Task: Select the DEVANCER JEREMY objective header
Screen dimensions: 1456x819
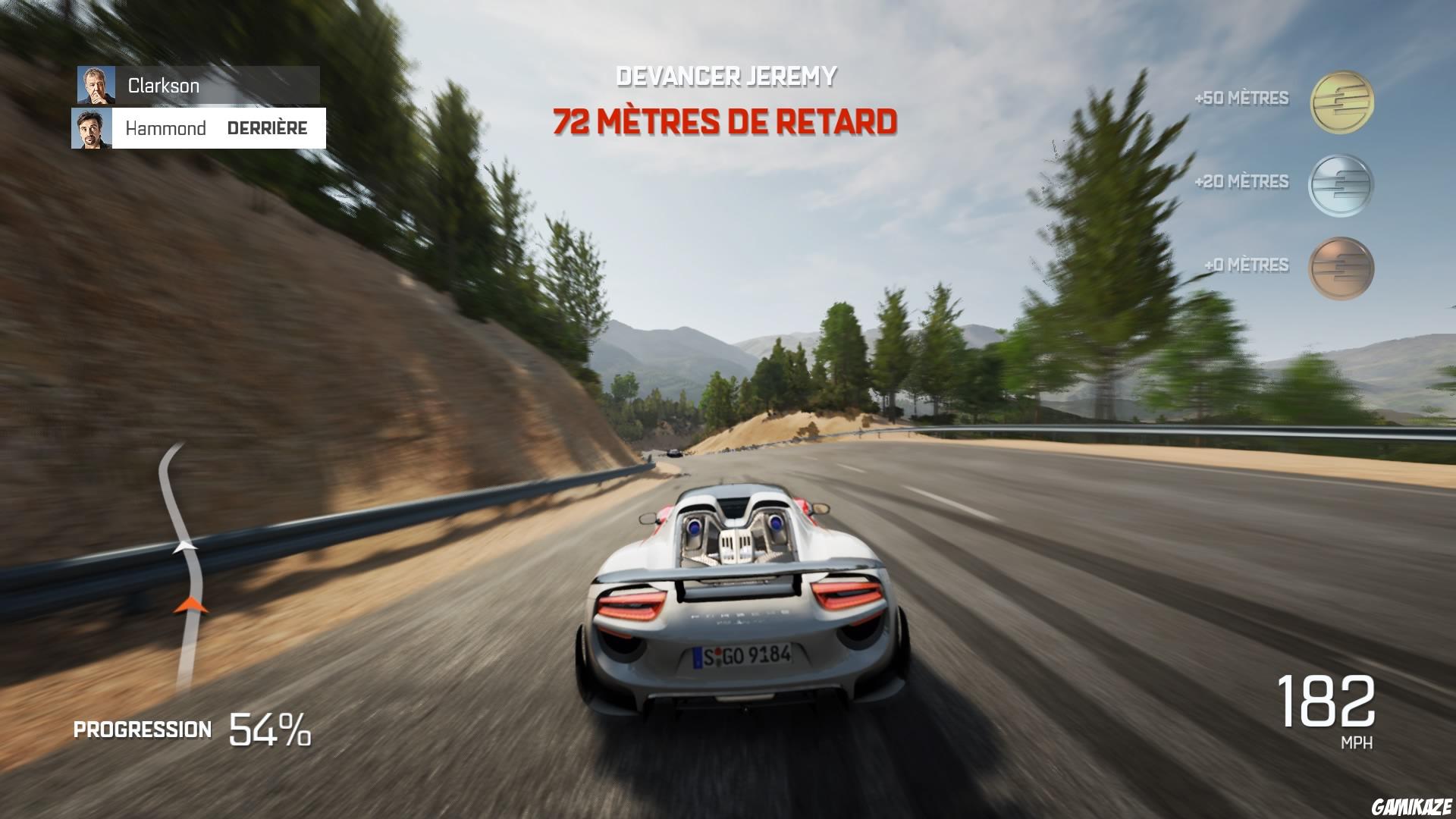Action: [x=726, y=75]
